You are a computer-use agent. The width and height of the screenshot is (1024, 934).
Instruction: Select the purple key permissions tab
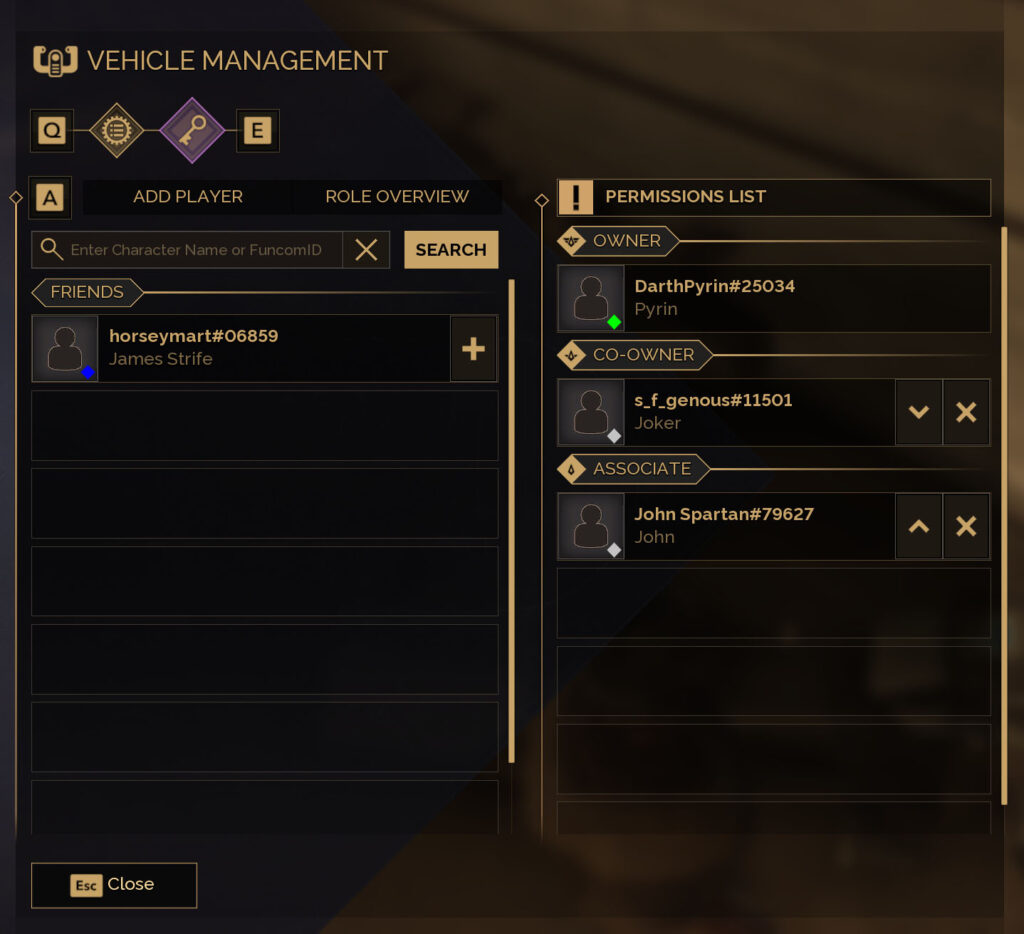tap(191, 131)
